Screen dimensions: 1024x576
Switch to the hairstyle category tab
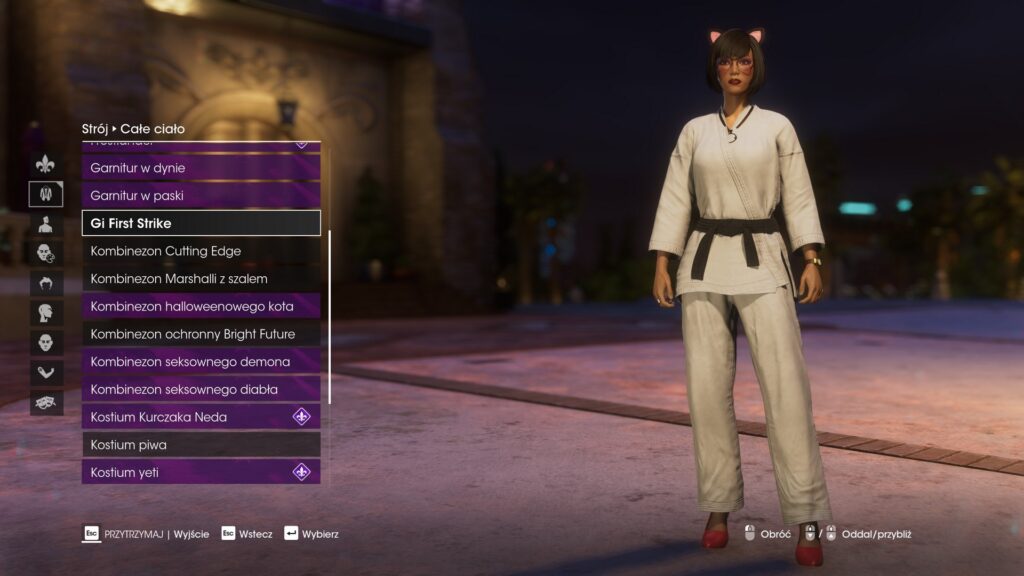tap(46, 283)
